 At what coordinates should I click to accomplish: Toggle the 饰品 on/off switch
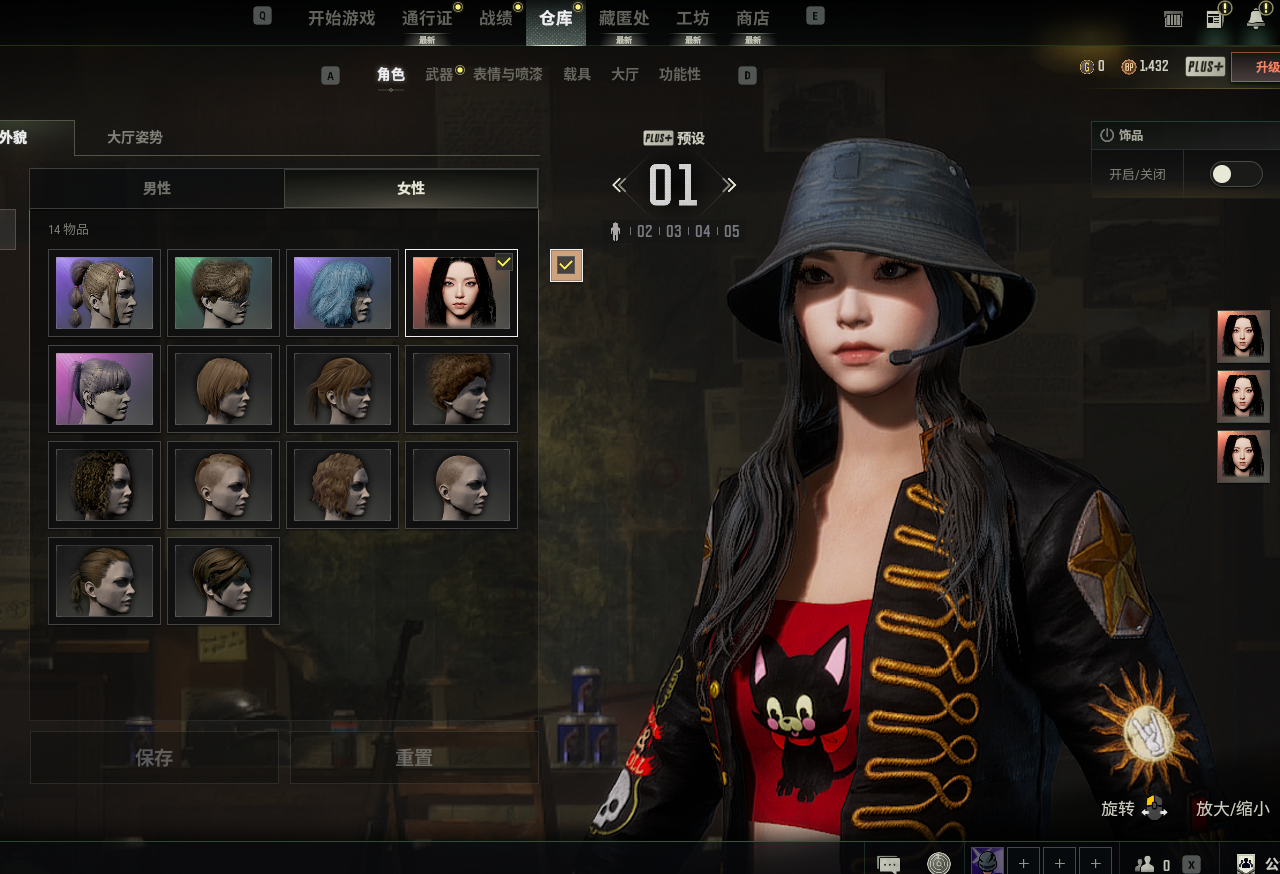[1235, 174]
